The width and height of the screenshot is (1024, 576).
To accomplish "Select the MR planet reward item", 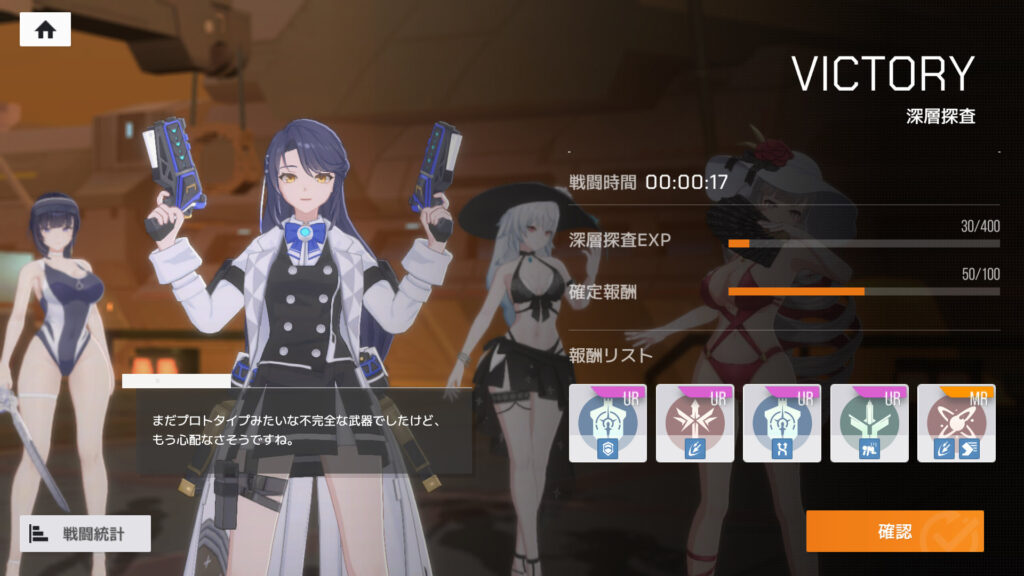I will coord(955,423).
